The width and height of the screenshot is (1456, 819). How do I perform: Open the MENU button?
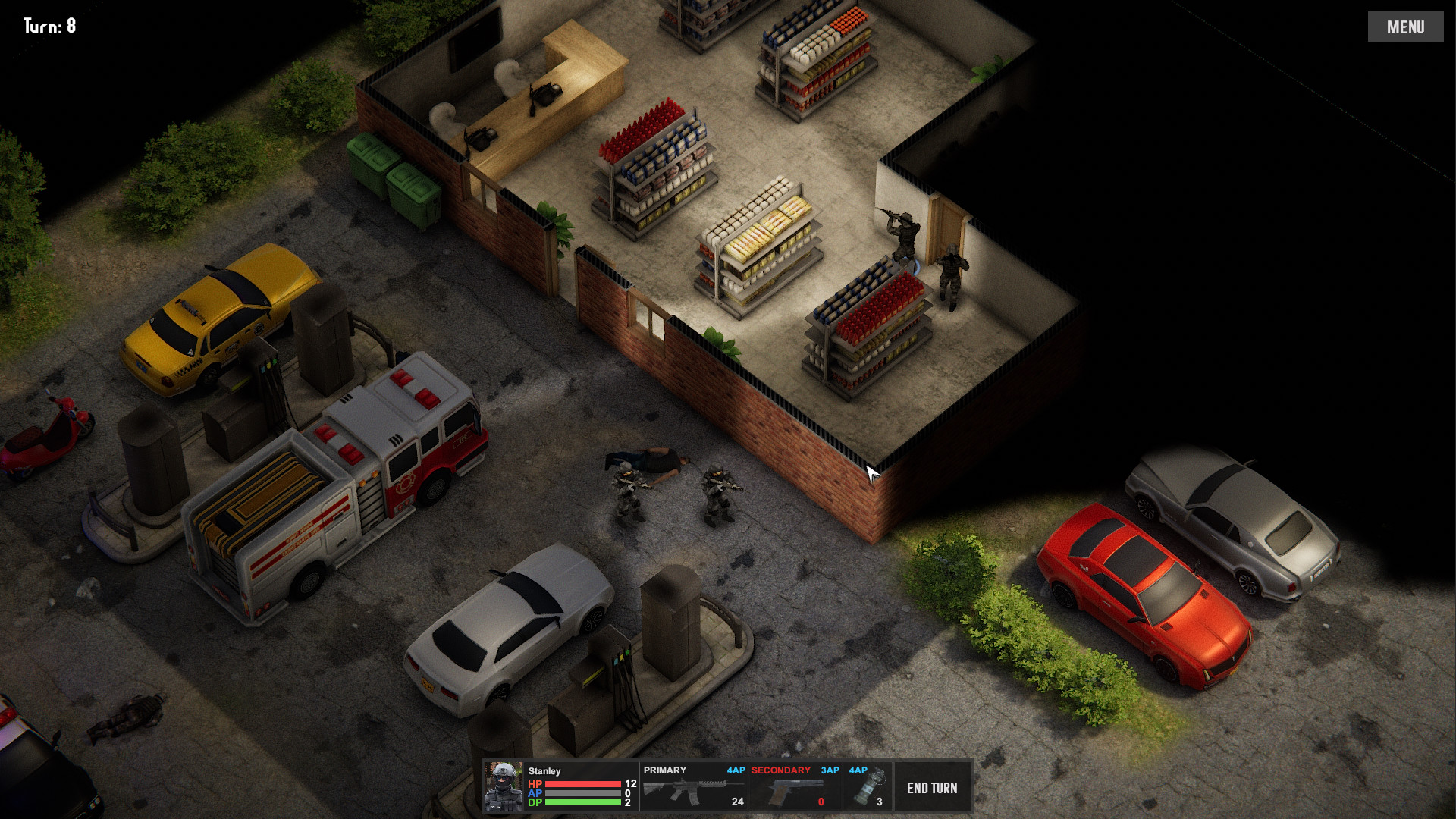[1405, 27]
